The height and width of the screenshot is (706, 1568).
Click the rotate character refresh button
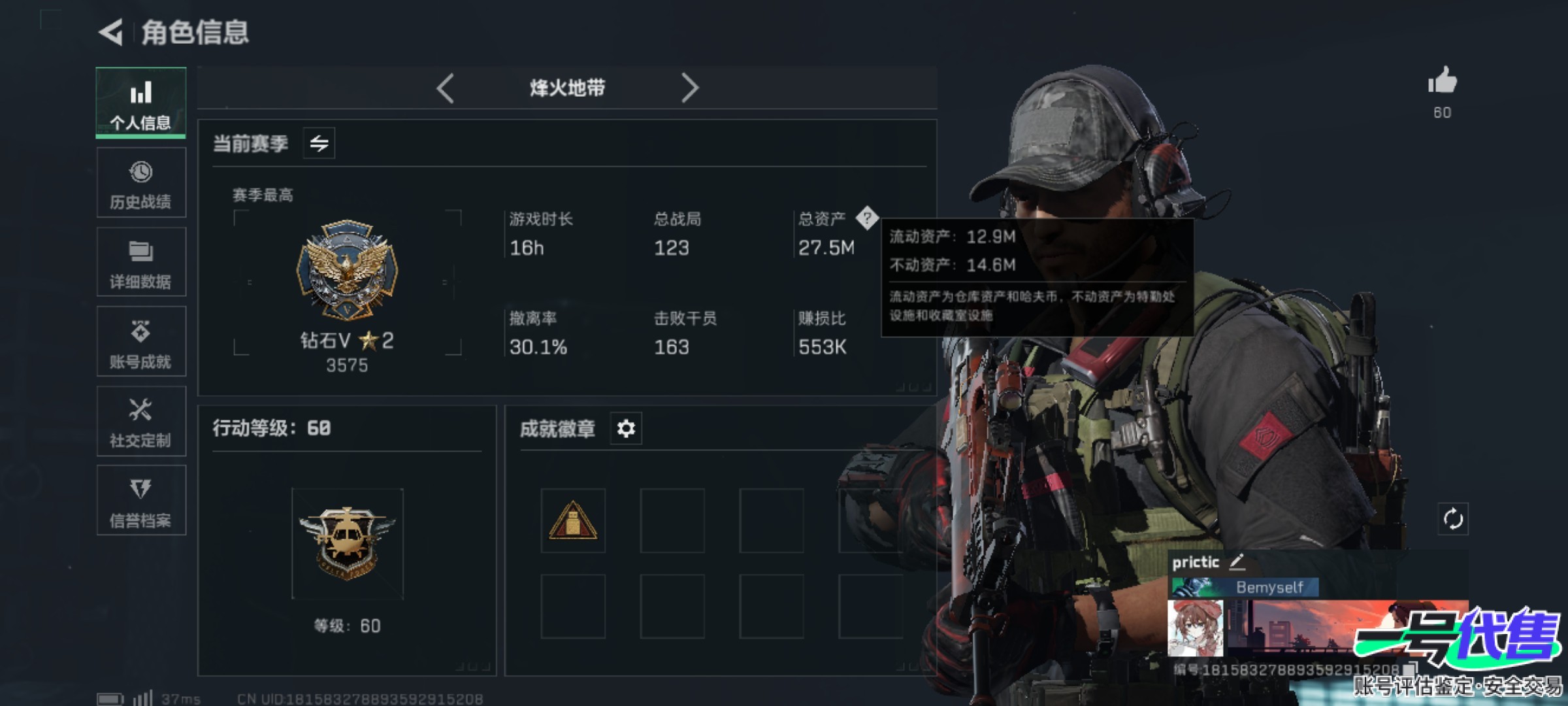click(1453, 519)
